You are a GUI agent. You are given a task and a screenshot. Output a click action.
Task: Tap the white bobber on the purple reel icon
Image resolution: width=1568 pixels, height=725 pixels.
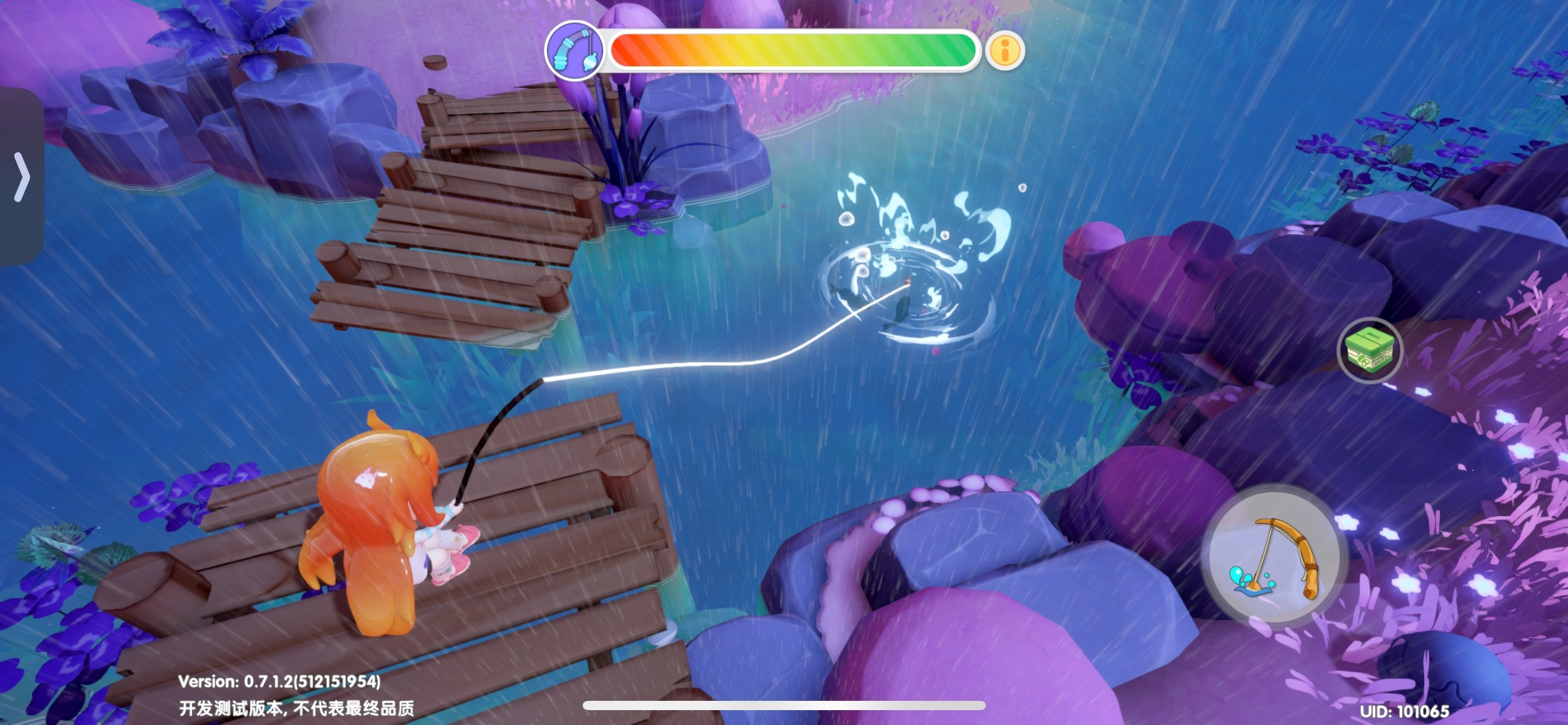(590, 62)
